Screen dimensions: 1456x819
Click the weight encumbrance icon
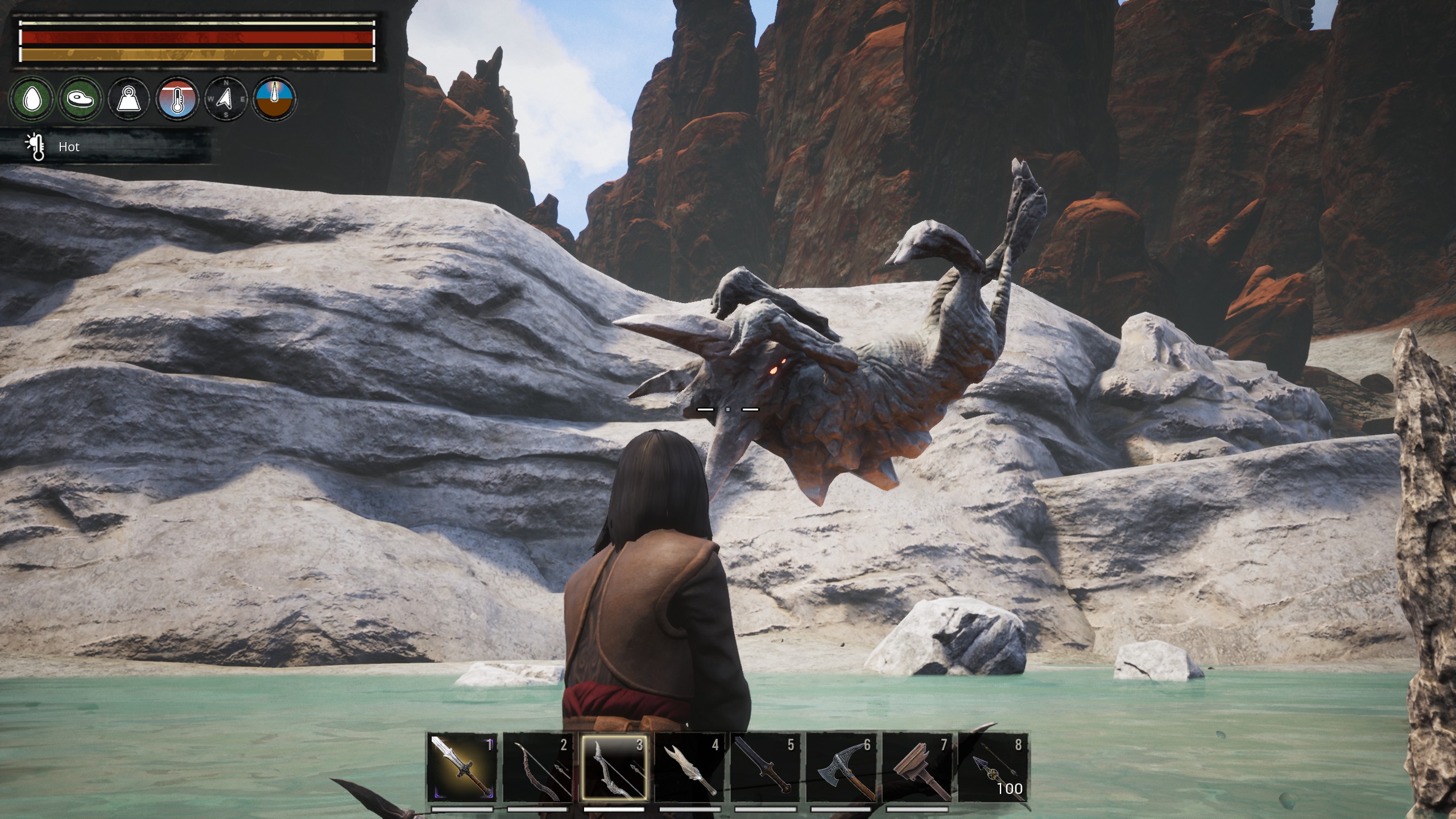tap(129, 99)
